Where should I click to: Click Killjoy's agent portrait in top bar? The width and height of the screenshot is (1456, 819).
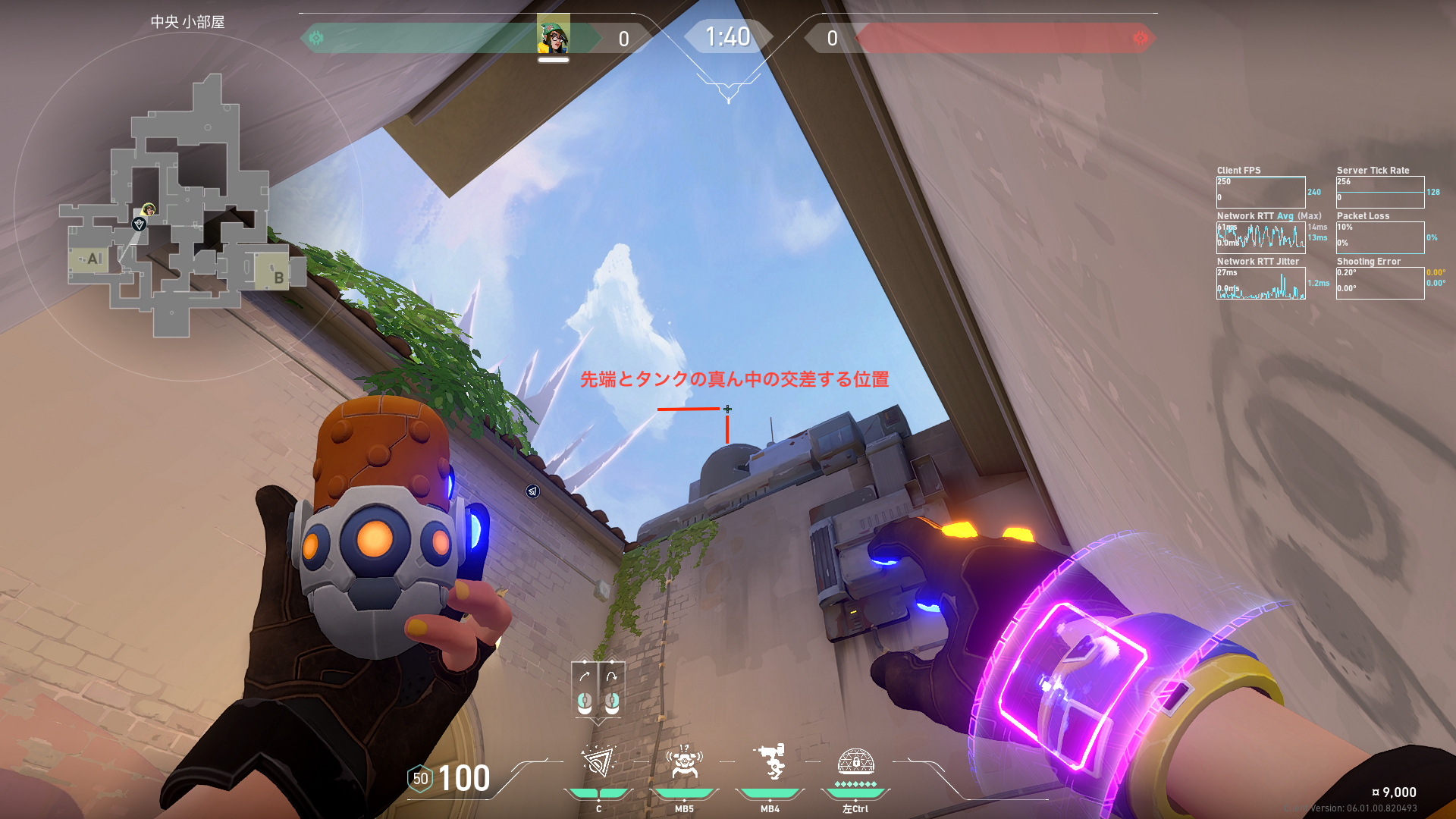click(554, 36)
